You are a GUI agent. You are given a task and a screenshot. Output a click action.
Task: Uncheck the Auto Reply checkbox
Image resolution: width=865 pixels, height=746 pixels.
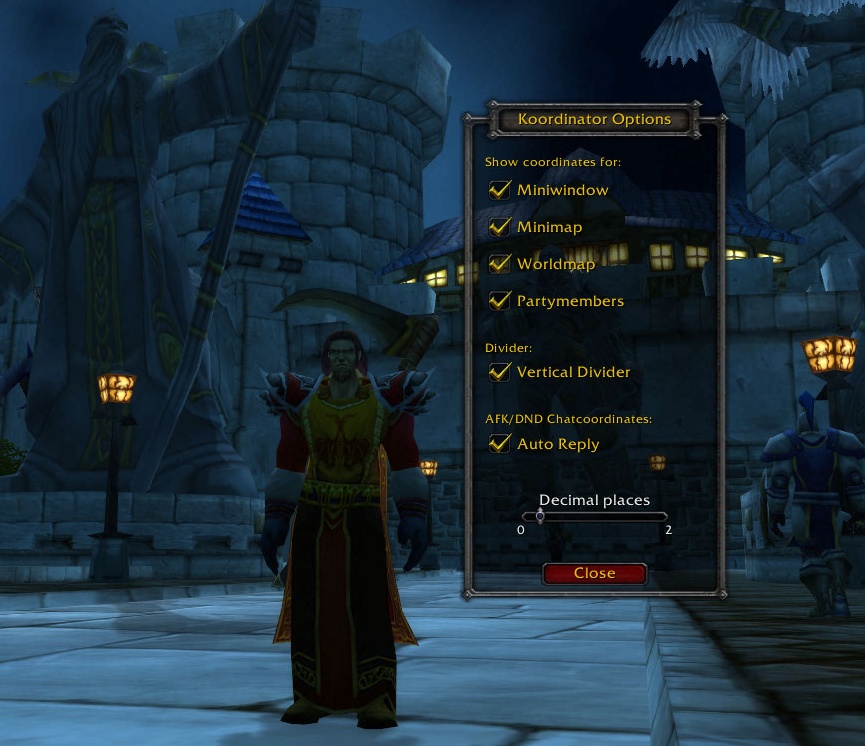500,444
